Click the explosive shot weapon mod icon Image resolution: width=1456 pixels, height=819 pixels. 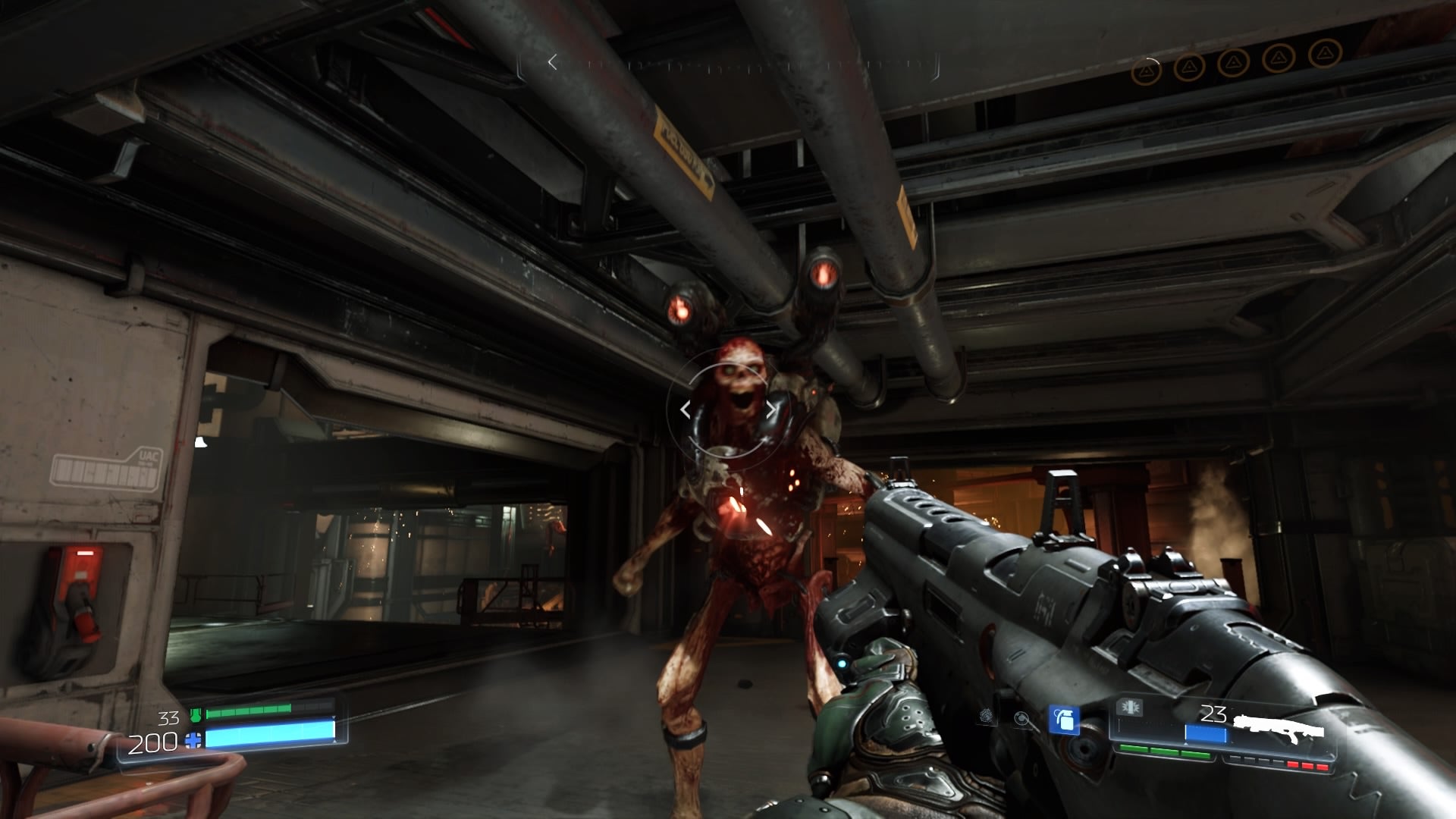coord(1129,708)
